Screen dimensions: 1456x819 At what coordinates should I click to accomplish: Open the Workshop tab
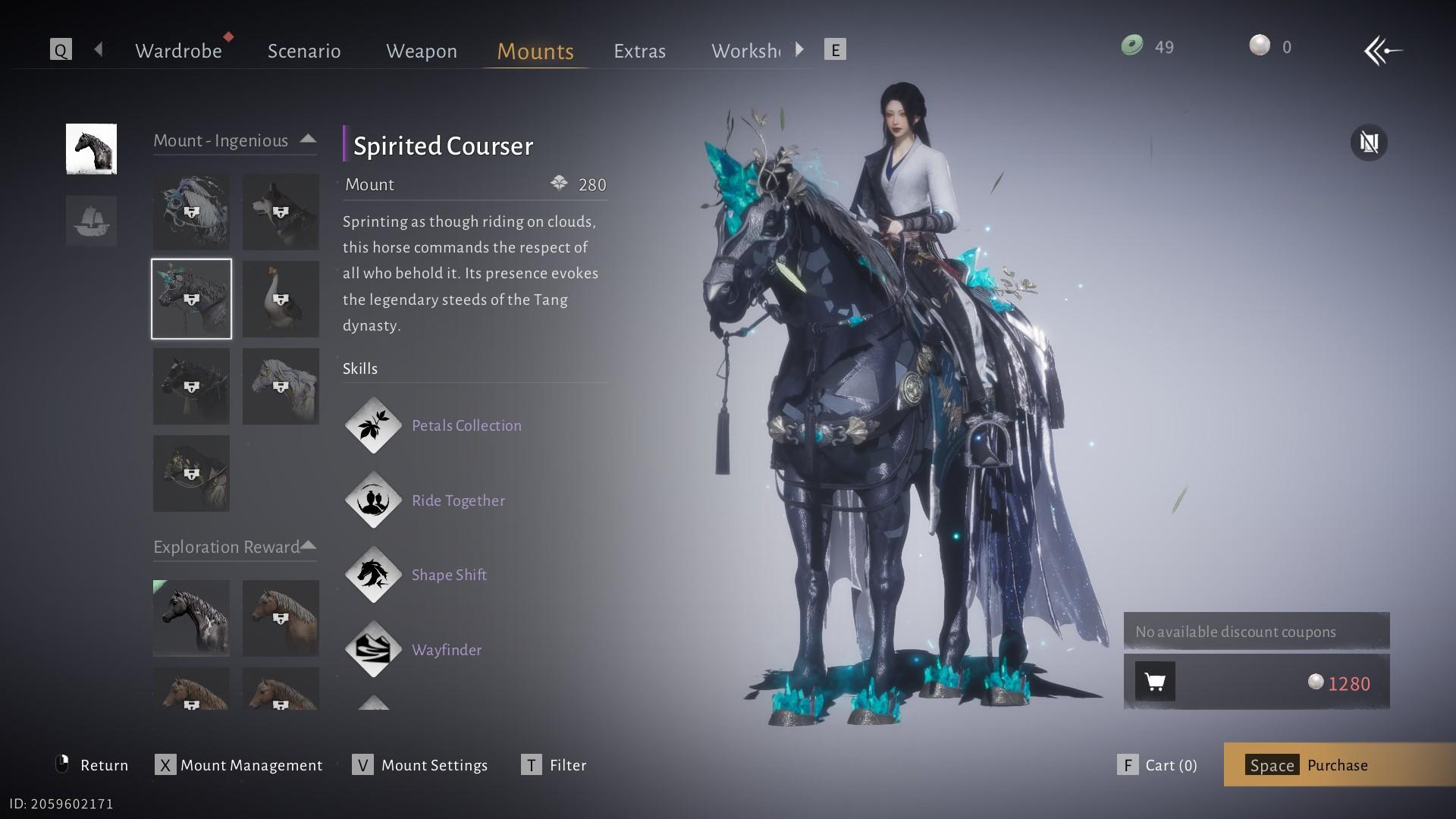(x=745, y=51)
